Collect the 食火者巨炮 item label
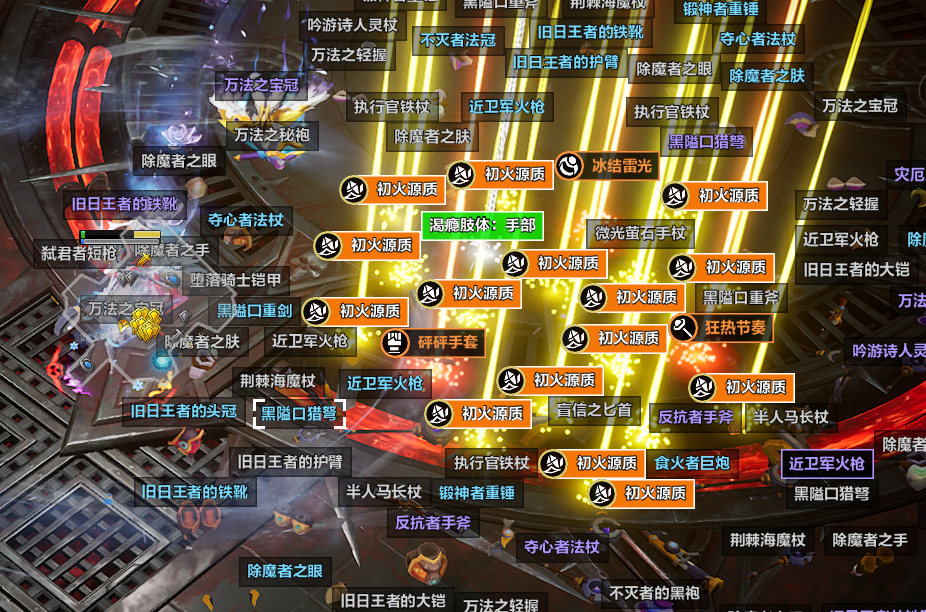This screenshot has height=612, width=926. coord(691,463)
